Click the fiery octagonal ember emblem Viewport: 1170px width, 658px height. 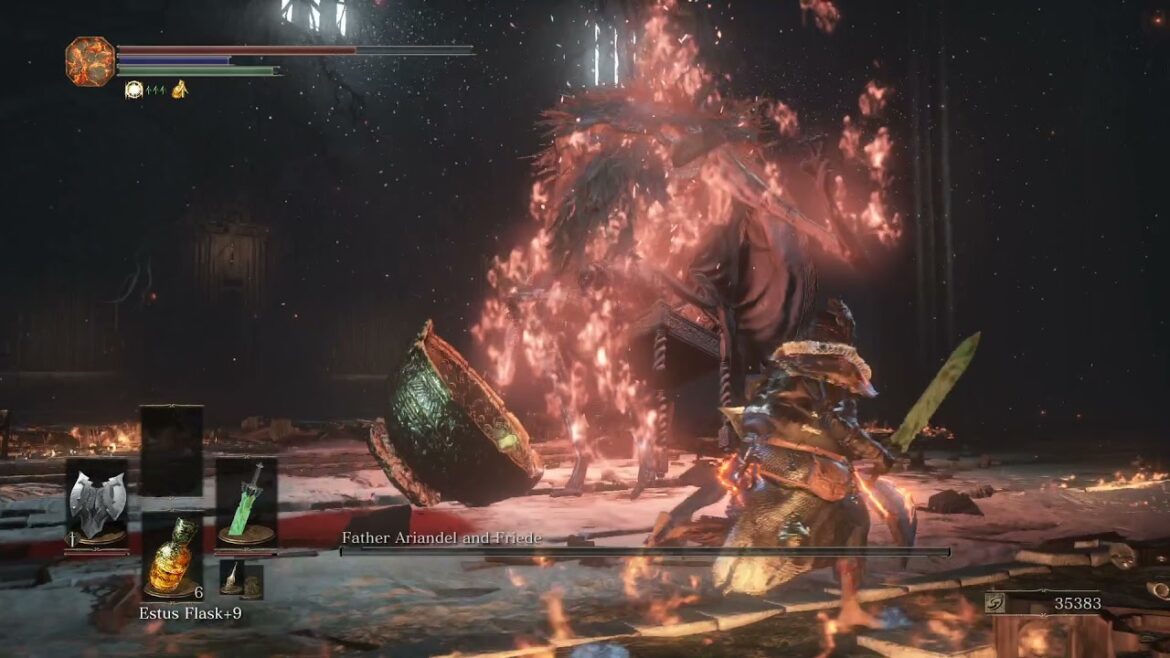tap(90, 61)
